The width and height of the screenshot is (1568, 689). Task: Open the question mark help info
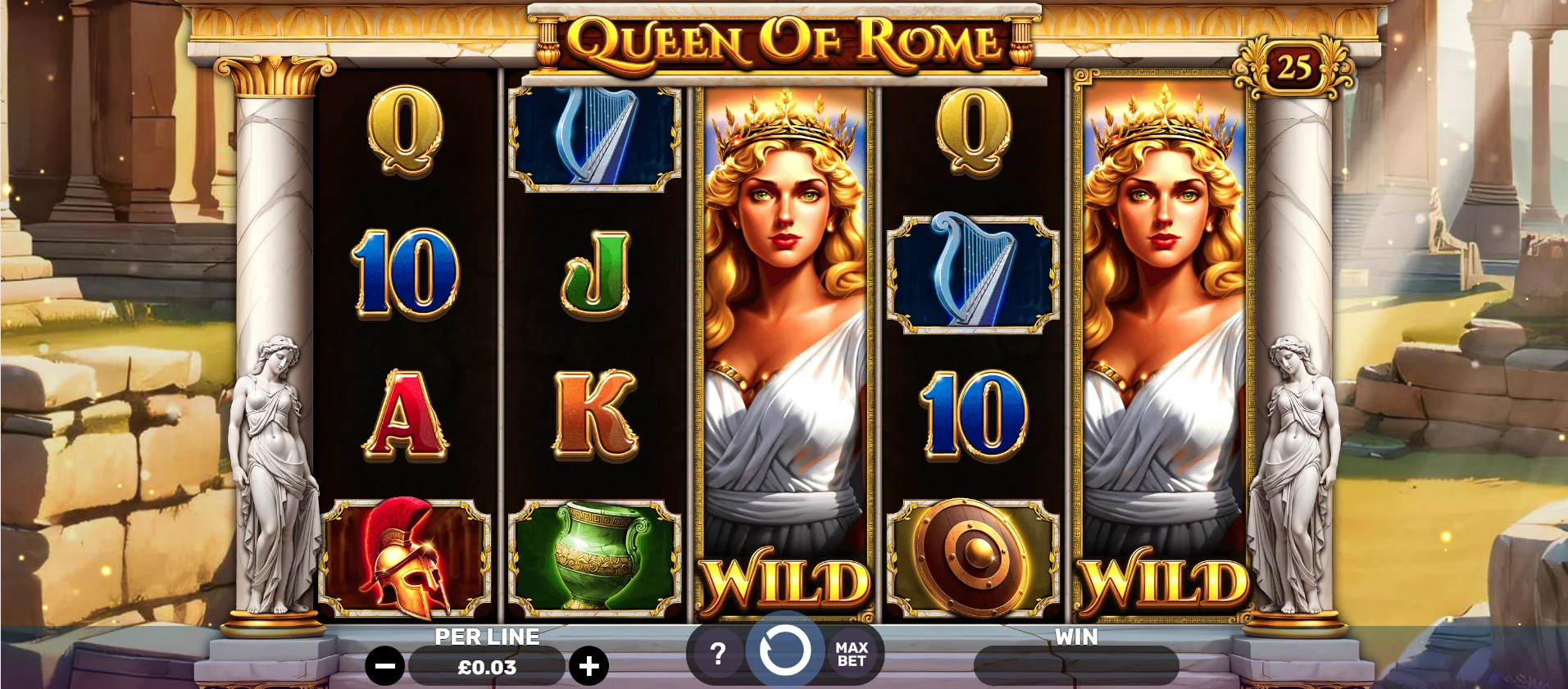click(x=717, y=654)
